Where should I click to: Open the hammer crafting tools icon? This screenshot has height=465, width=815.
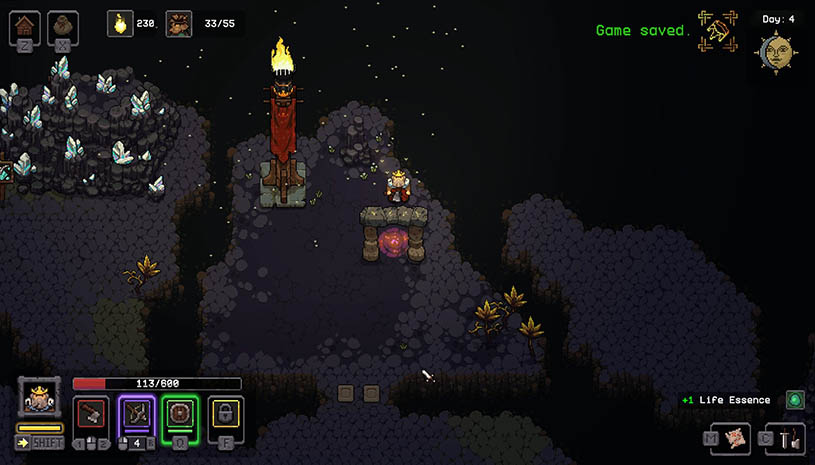pos(790,436)
